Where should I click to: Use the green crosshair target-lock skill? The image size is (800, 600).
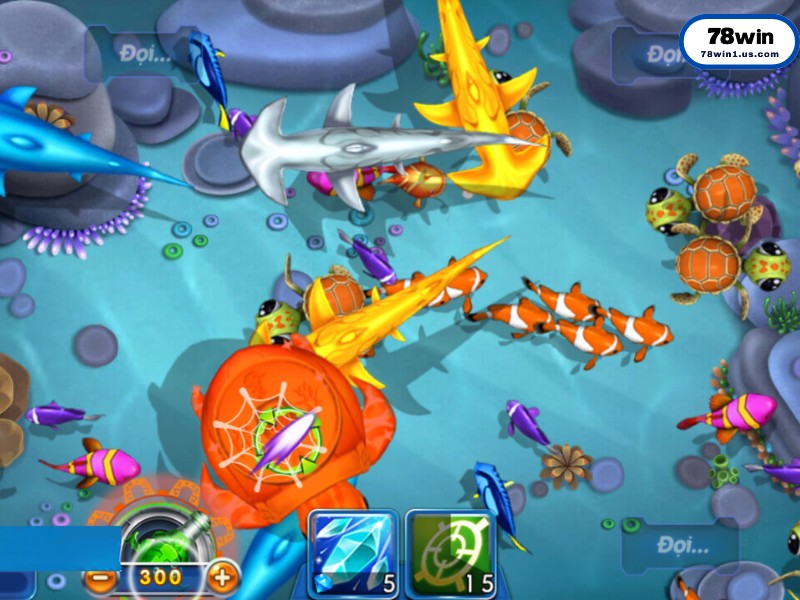pyautogui.click(x=449, y=553)
